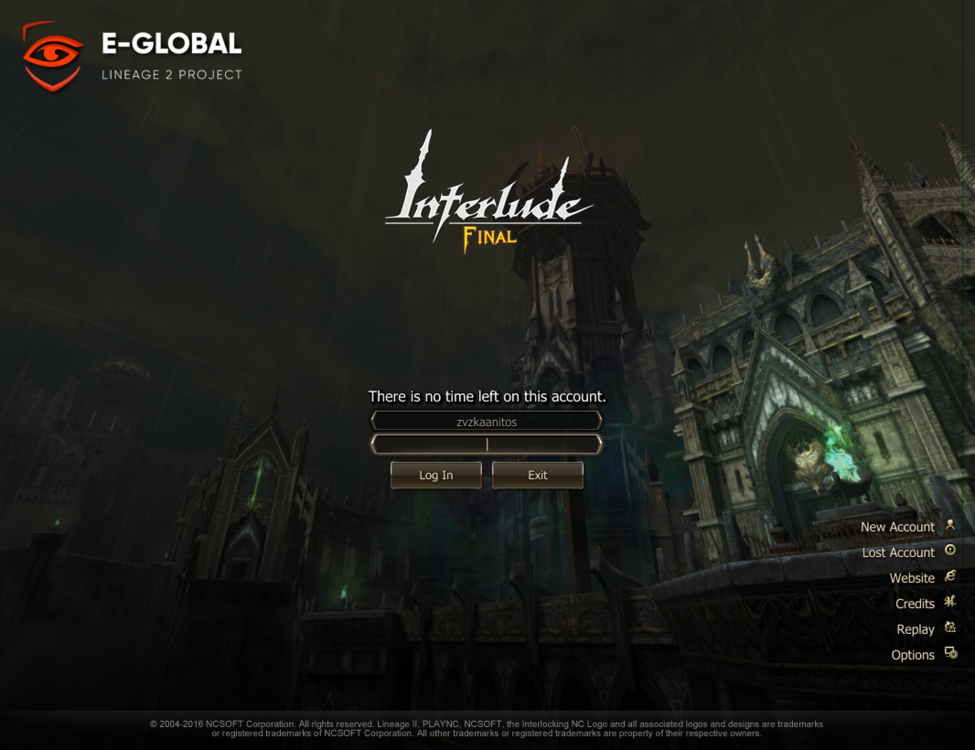Viewport: 975px width, 750px height.
Task: Open the Replay menu
Action: click(916, 629)
